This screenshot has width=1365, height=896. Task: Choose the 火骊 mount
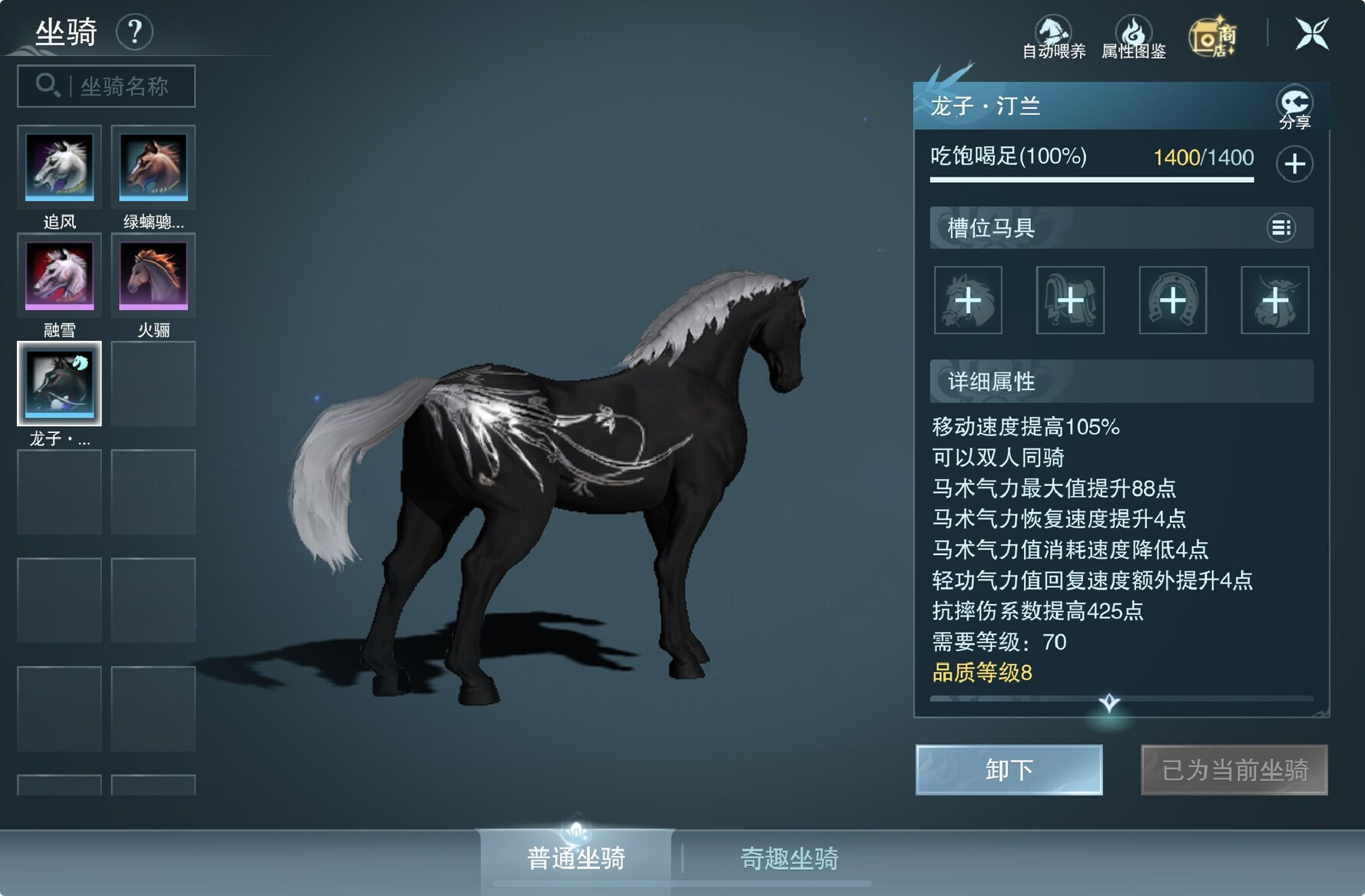[x=153, y=276]
